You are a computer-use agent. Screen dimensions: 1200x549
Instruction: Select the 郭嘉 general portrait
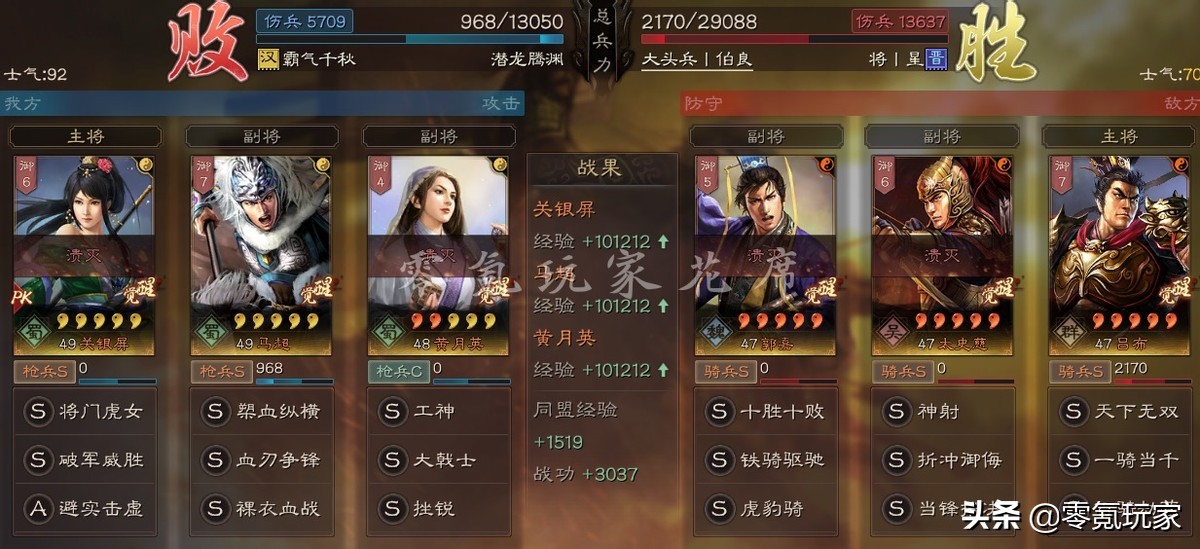coord(766,250)
